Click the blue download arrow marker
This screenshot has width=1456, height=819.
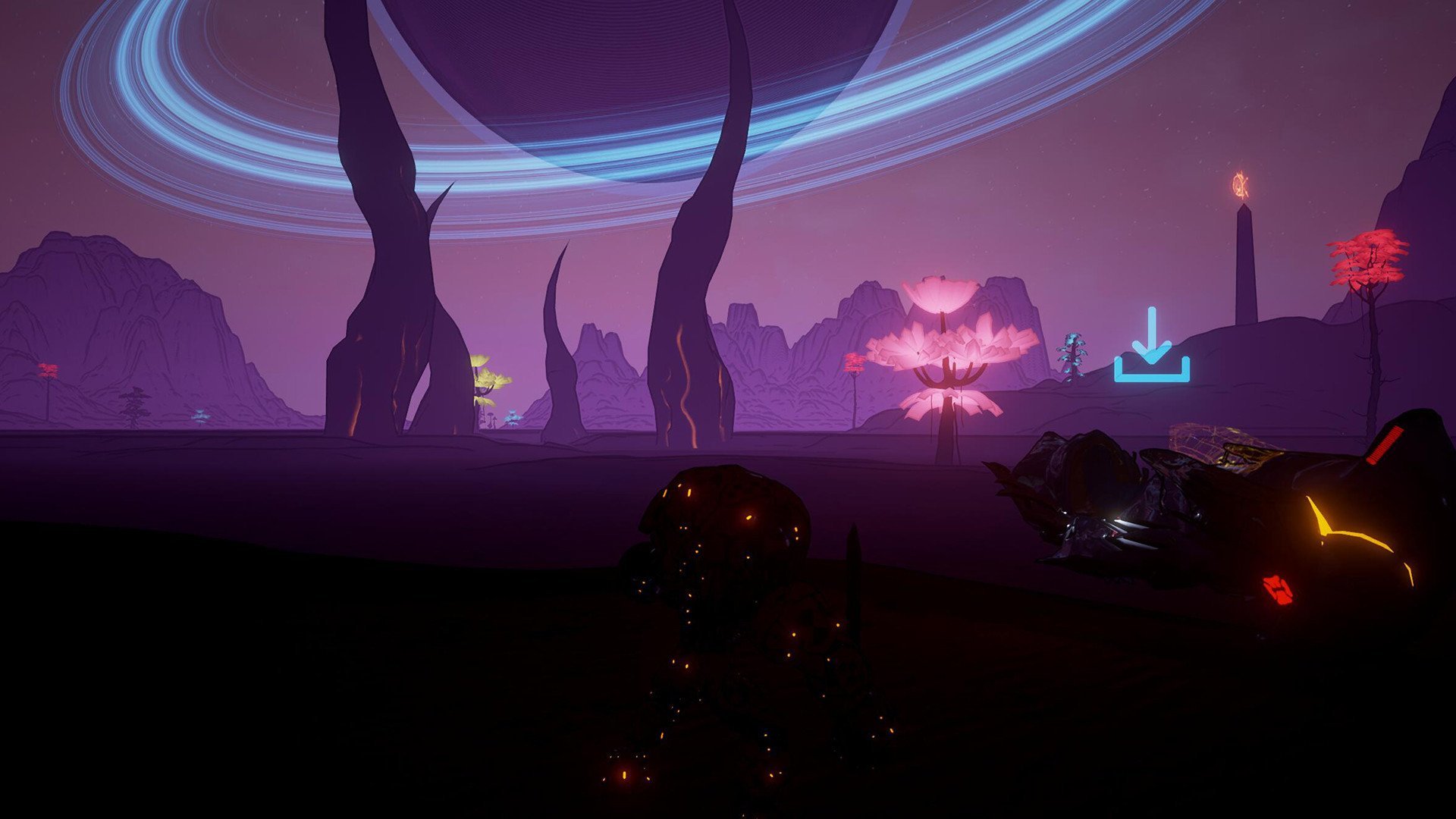1151,346
